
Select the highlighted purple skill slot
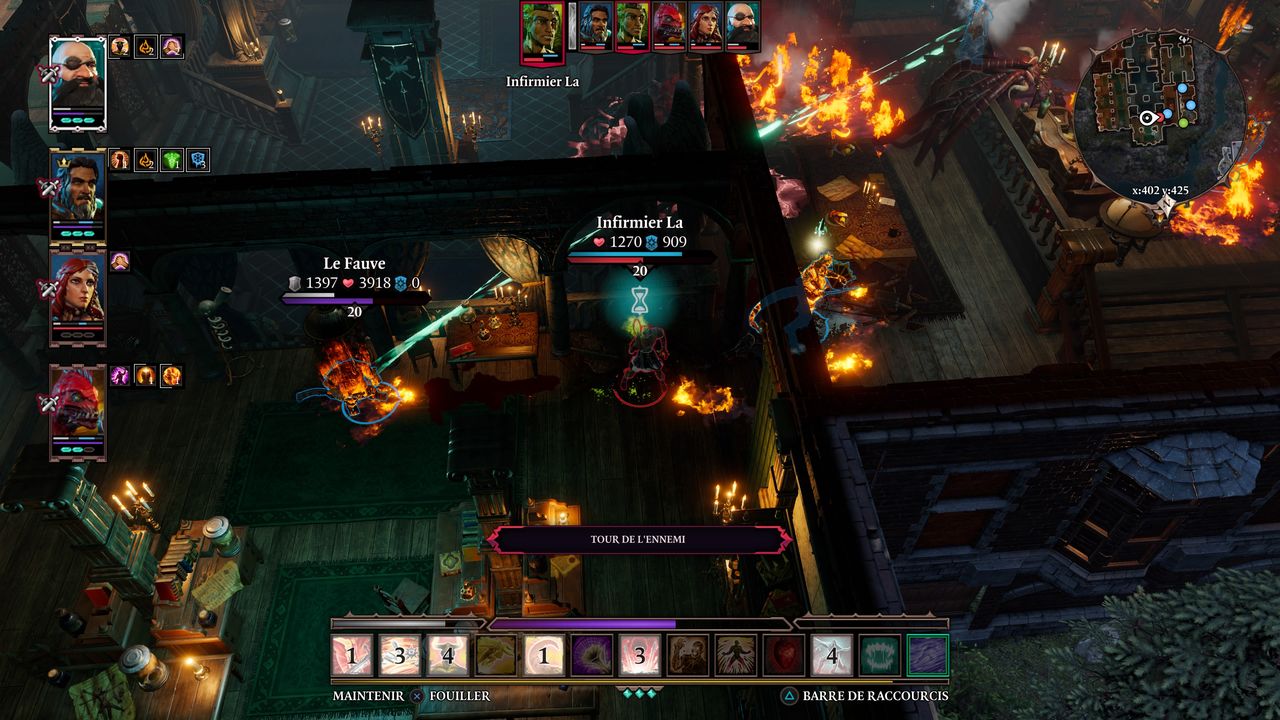[x=928, y=655]
